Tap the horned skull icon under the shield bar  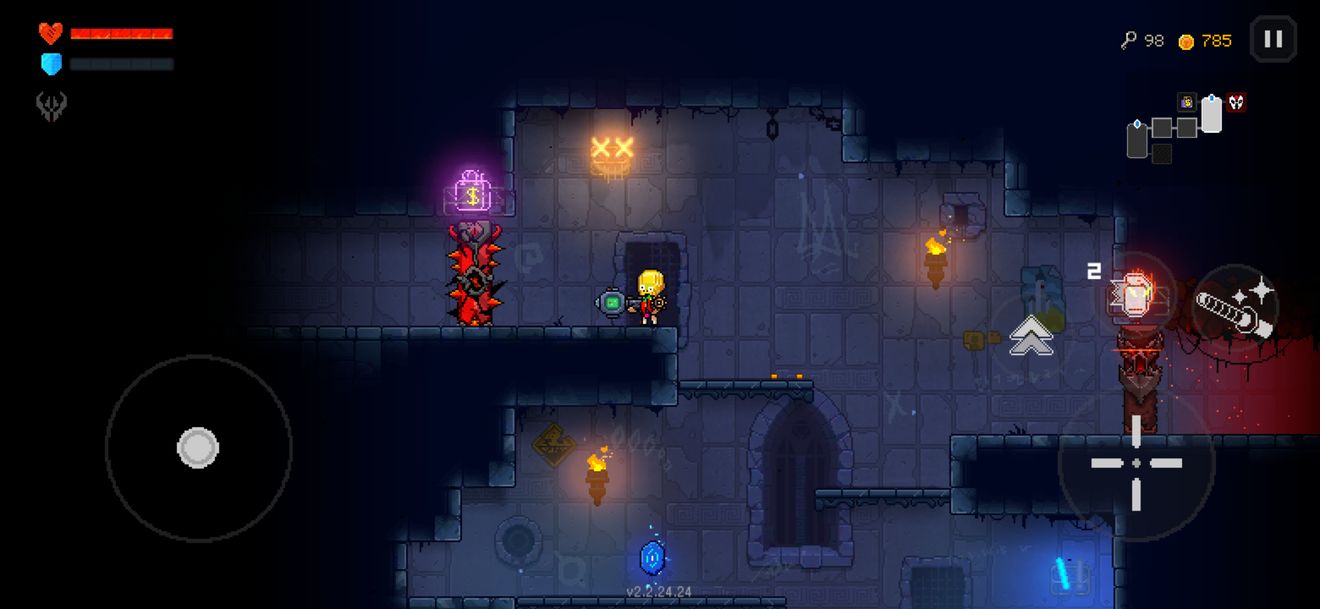coord(51,106)
